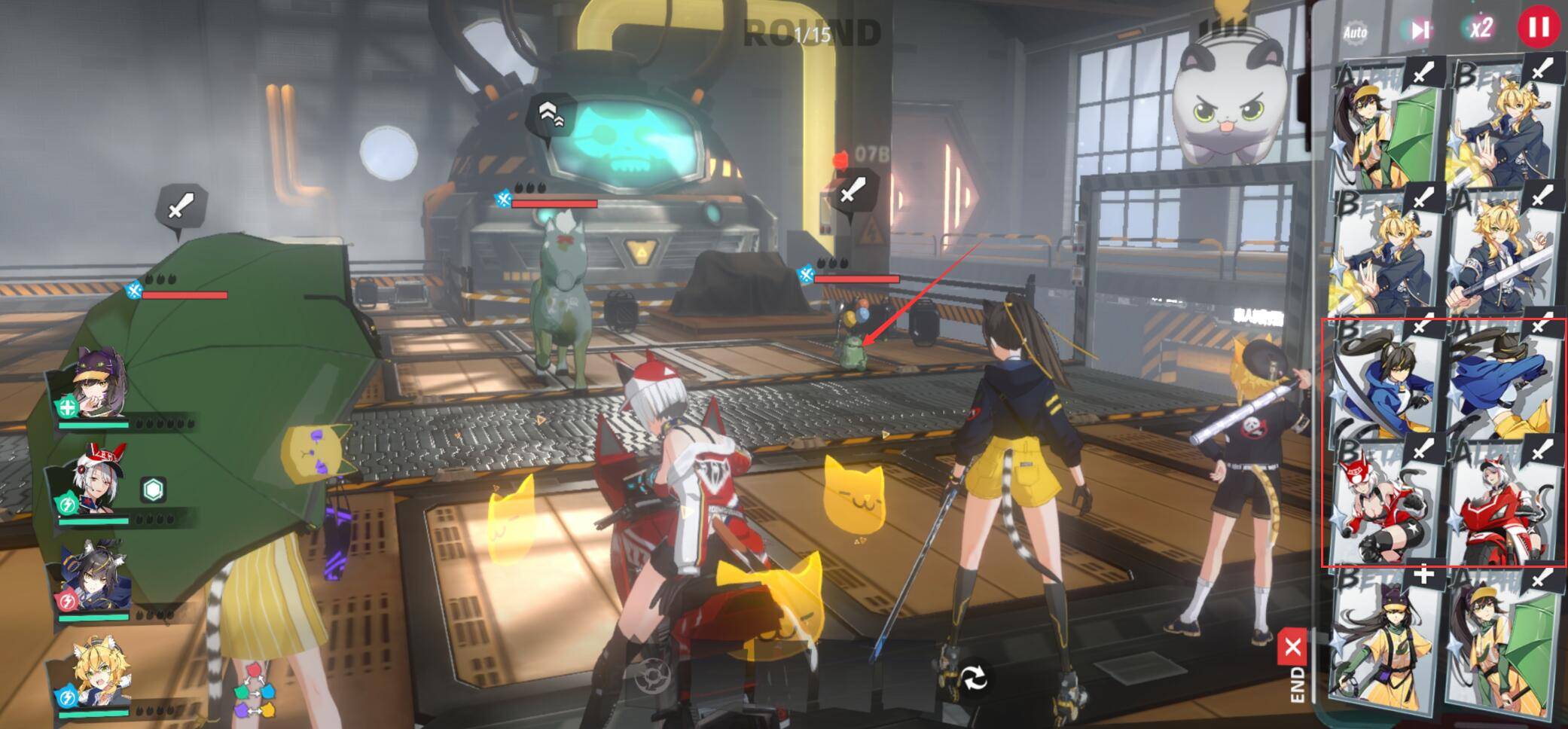
Task: Pause the battle
Action: coord(1538,27)
